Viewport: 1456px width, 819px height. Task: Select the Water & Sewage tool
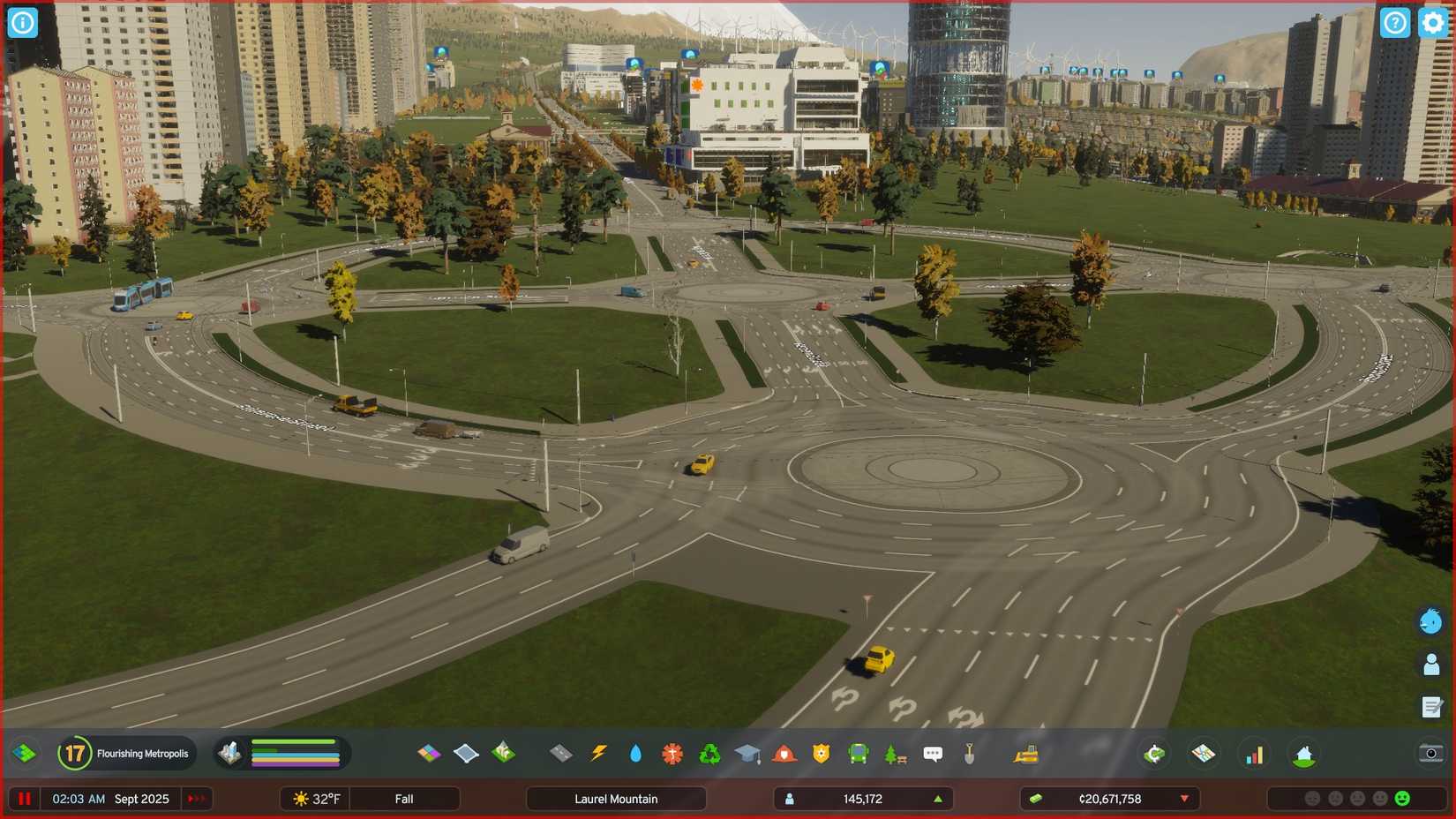tap(637, 753)
